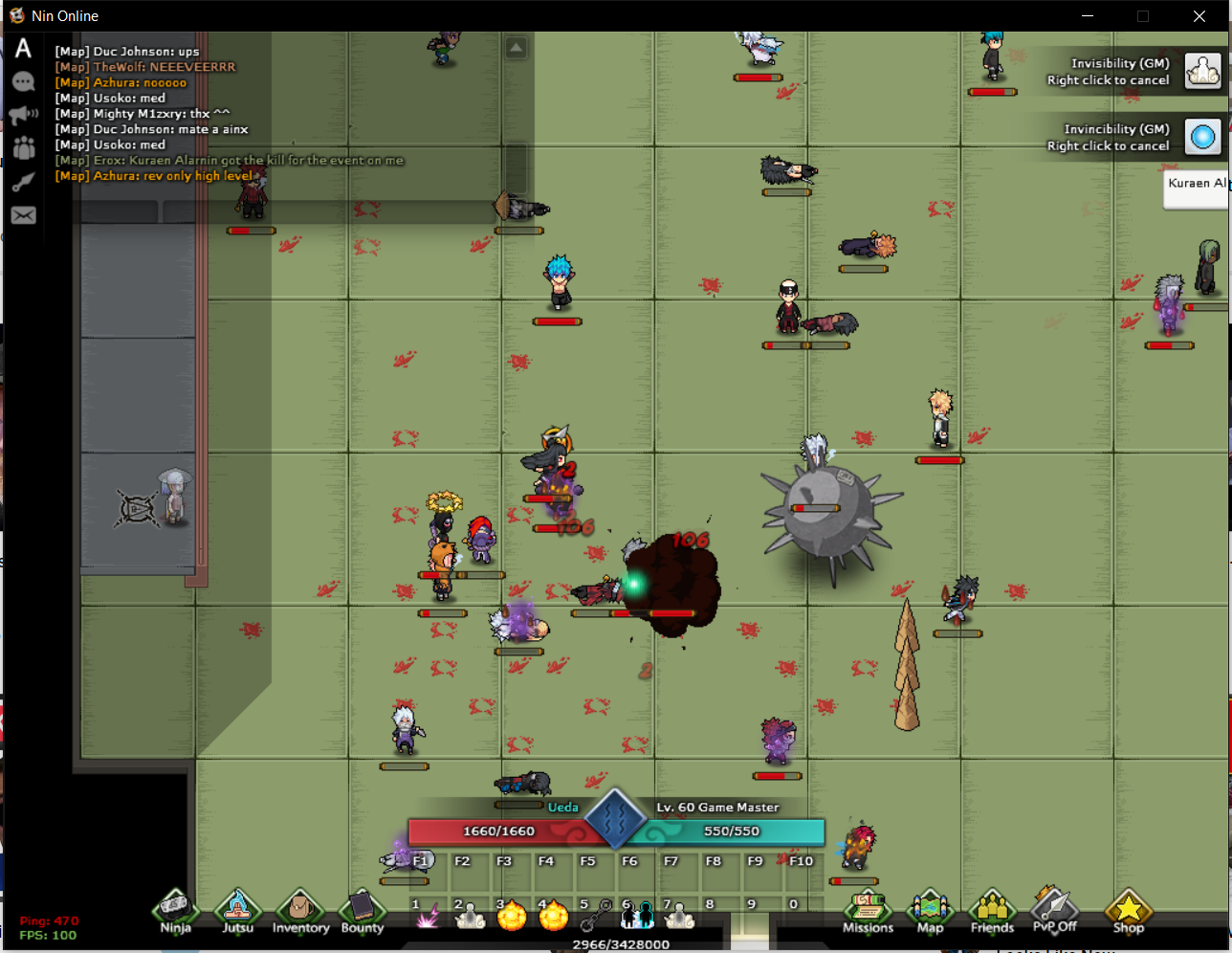Open the Jutsu menu
1232x953 pixels.
coord(237,911)
